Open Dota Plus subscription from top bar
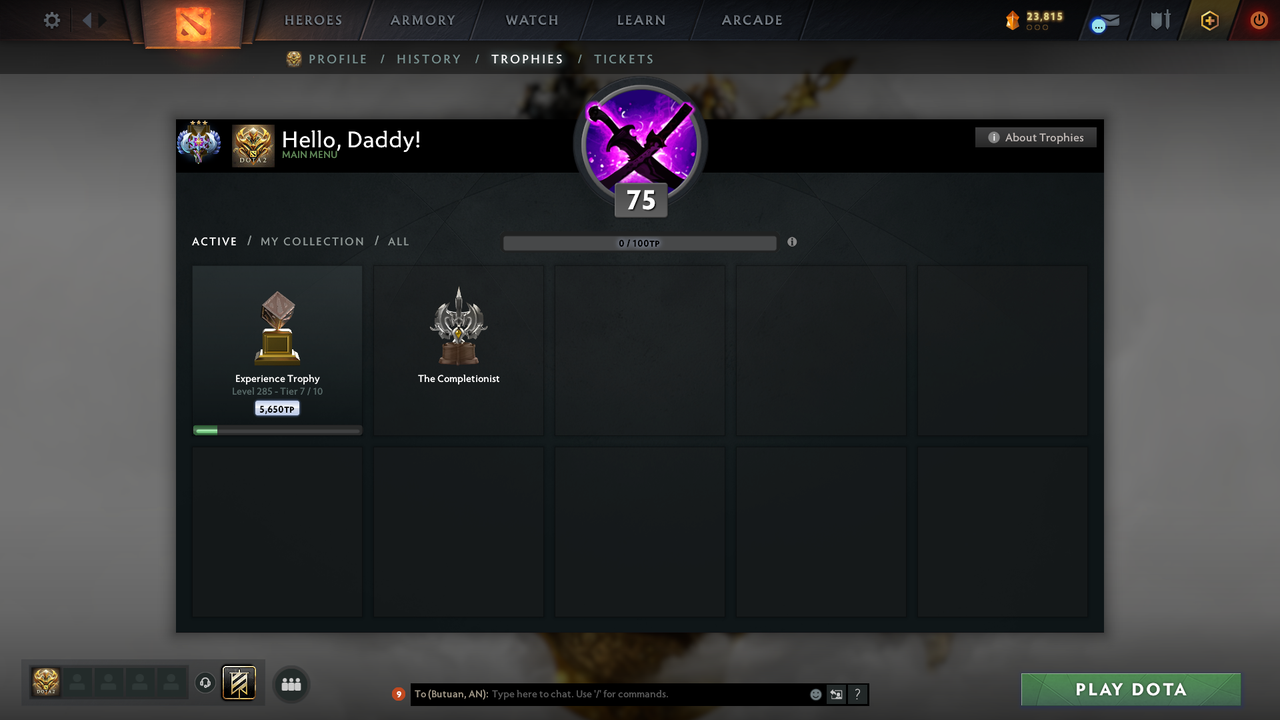Screen dimensions: 1280x720 point(1209,19)
